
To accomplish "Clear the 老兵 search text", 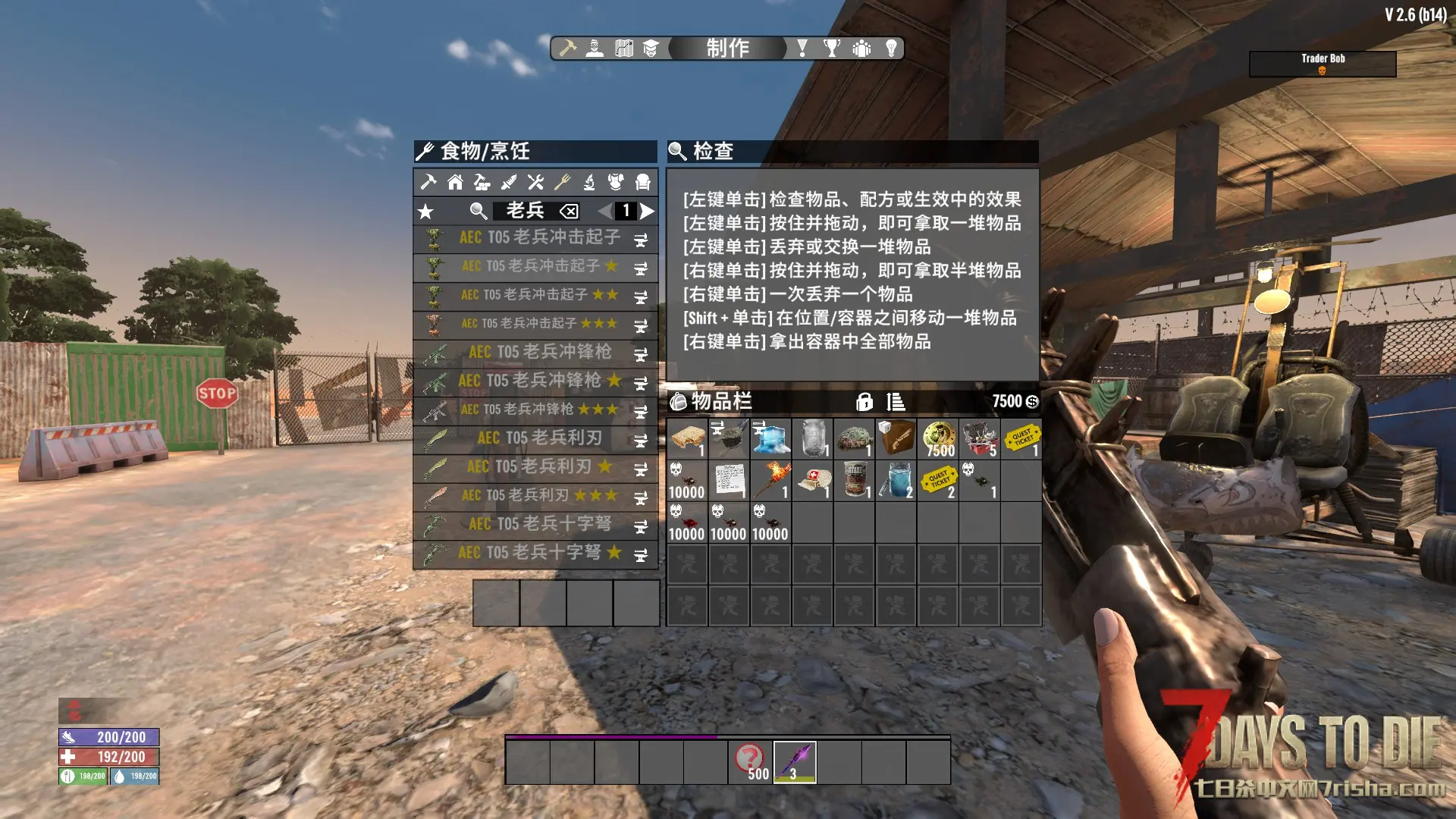I will click(569, 212).
